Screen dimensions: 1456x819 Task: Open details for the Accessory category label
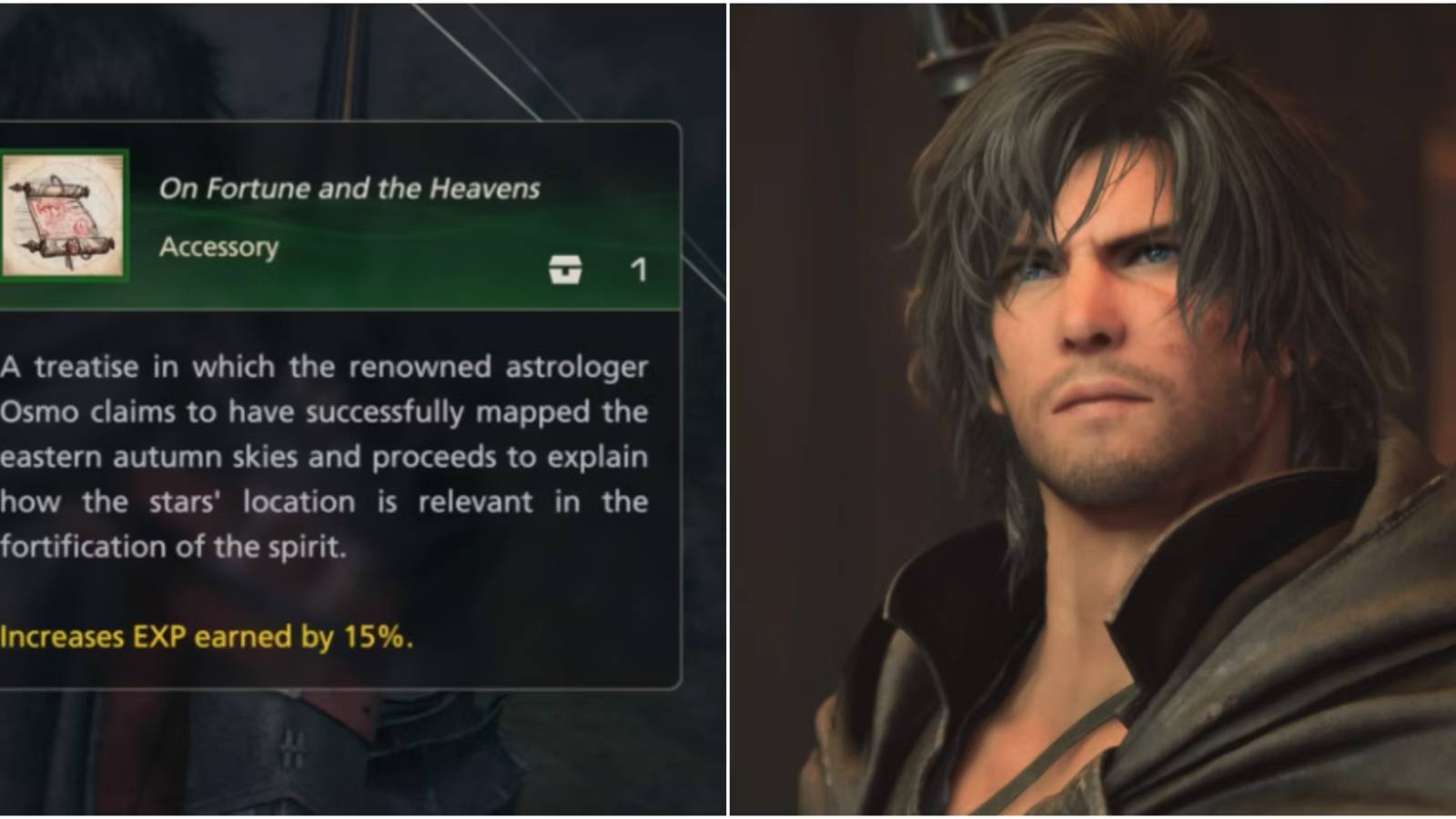coord(218,248)
